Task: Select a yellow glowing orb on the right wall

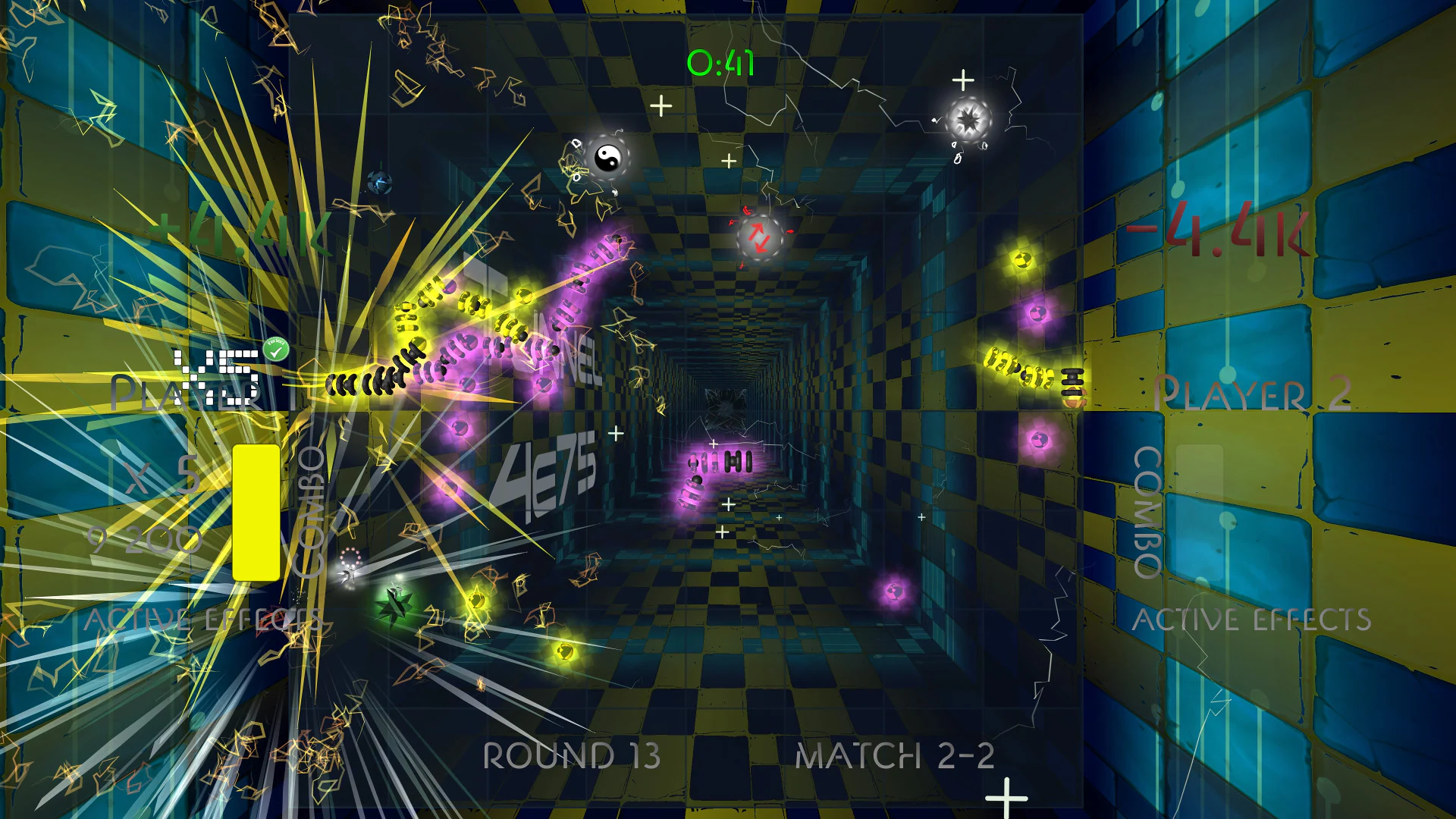Action: tap(1024, 262)
